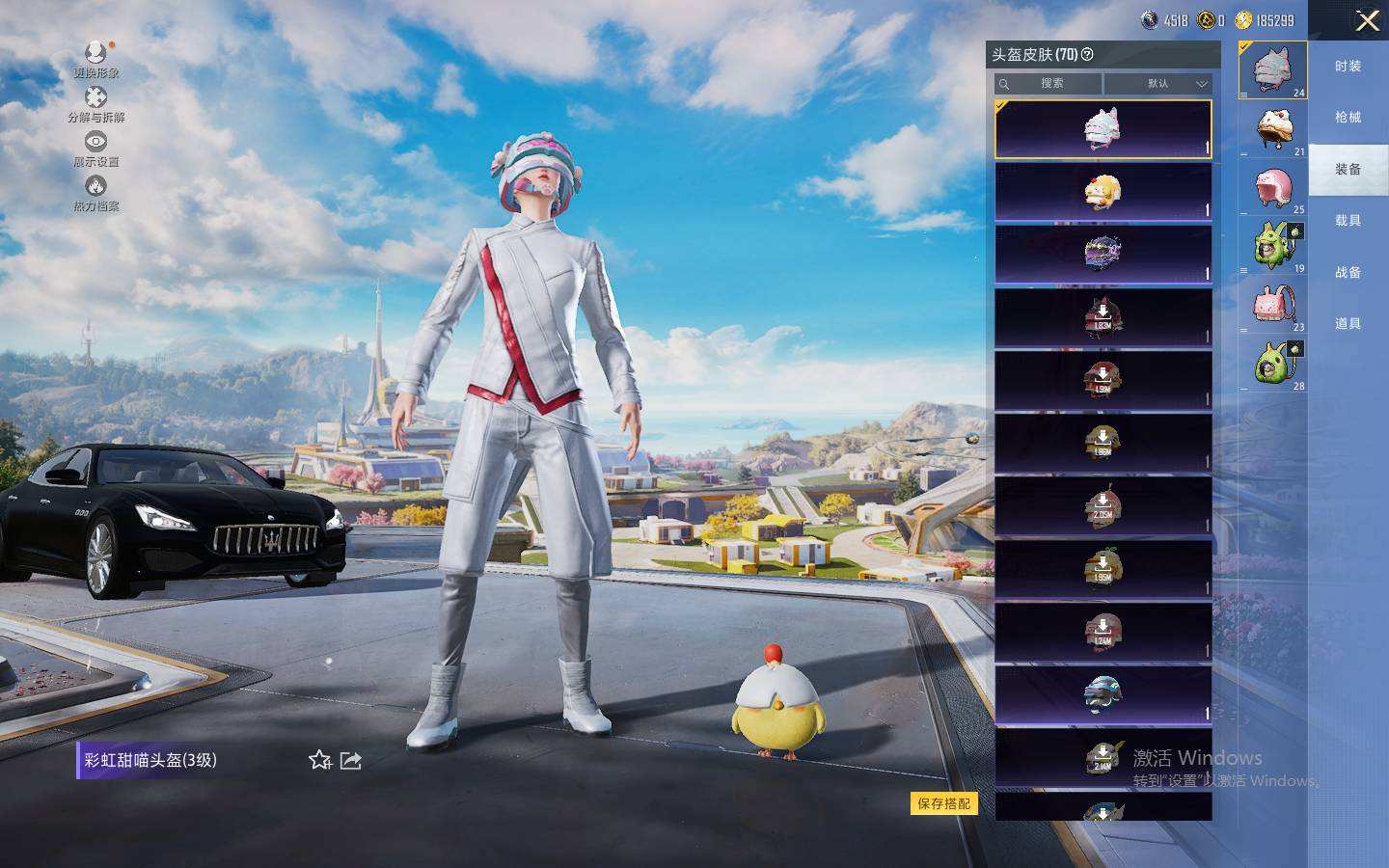Open the 道具 items tab
Viewport: 1389px width, 868px height.
coord(1348,324)
